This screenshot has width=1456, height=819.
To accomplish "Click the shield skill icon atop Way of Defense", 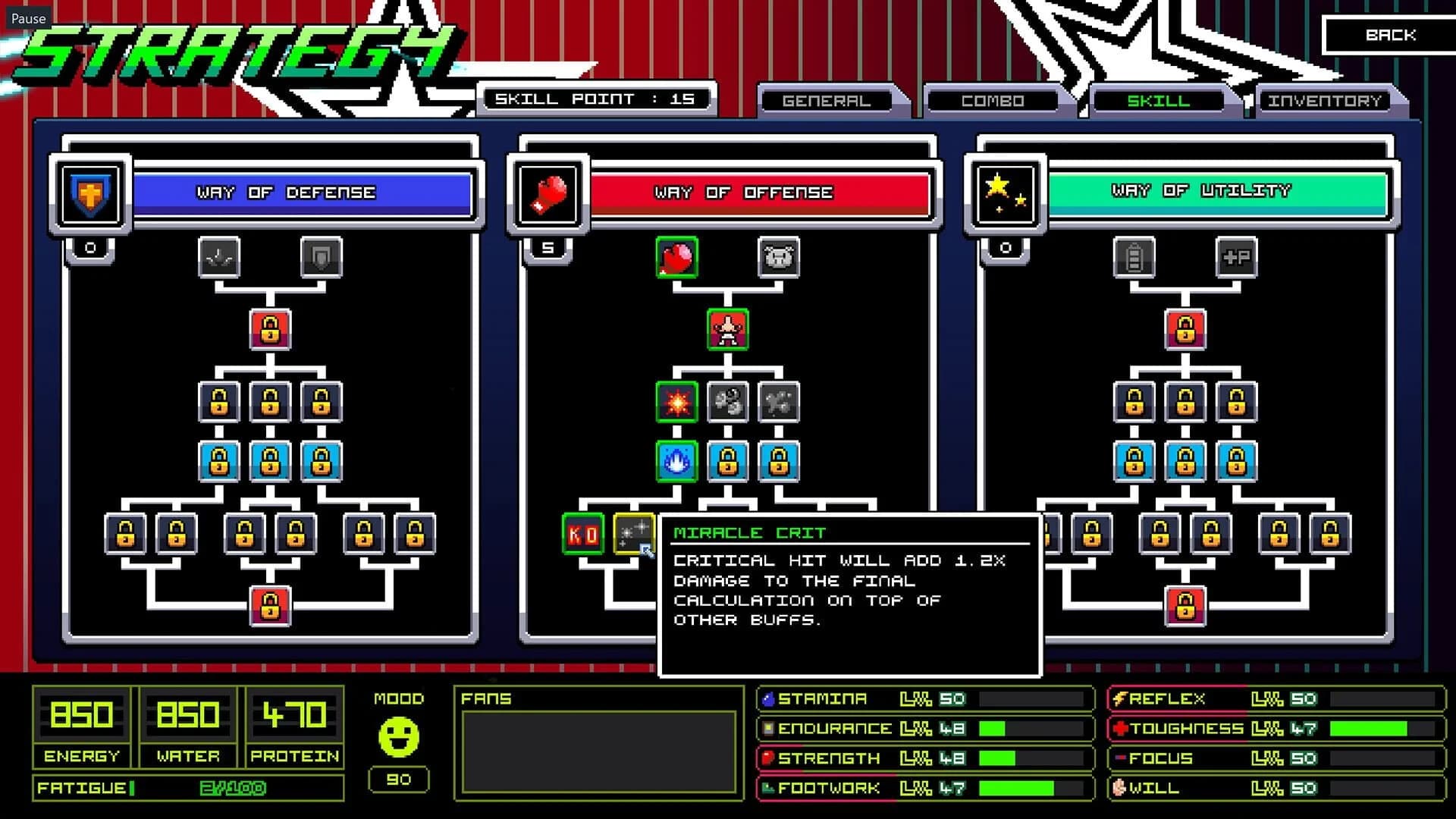I will point(322,257).
